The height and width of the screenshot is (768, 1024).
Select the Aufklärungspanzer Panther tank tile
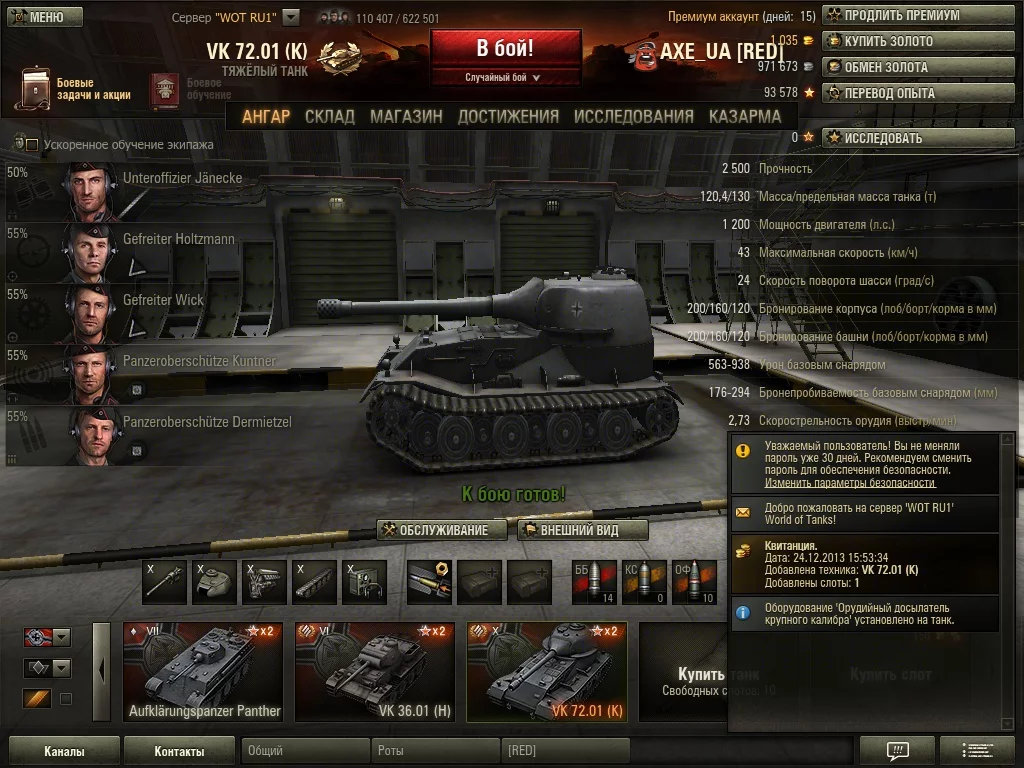coord(204,672)
